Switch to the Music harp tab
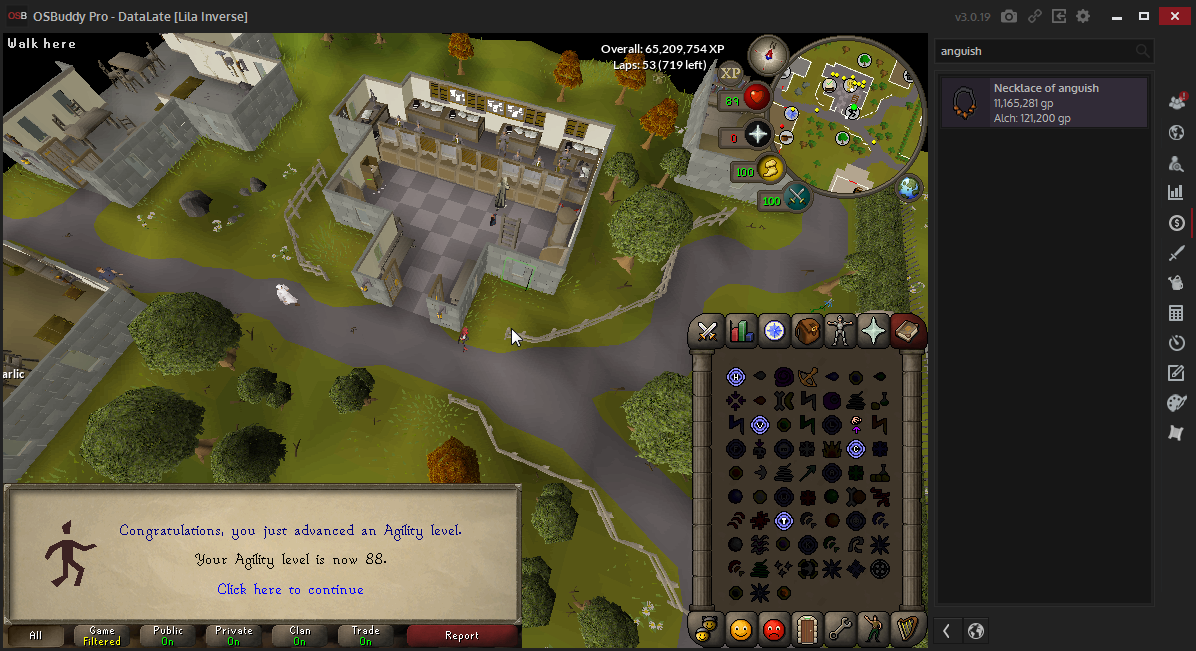The height and width of the screenshot is (651, 1196). tap(906, 630)
